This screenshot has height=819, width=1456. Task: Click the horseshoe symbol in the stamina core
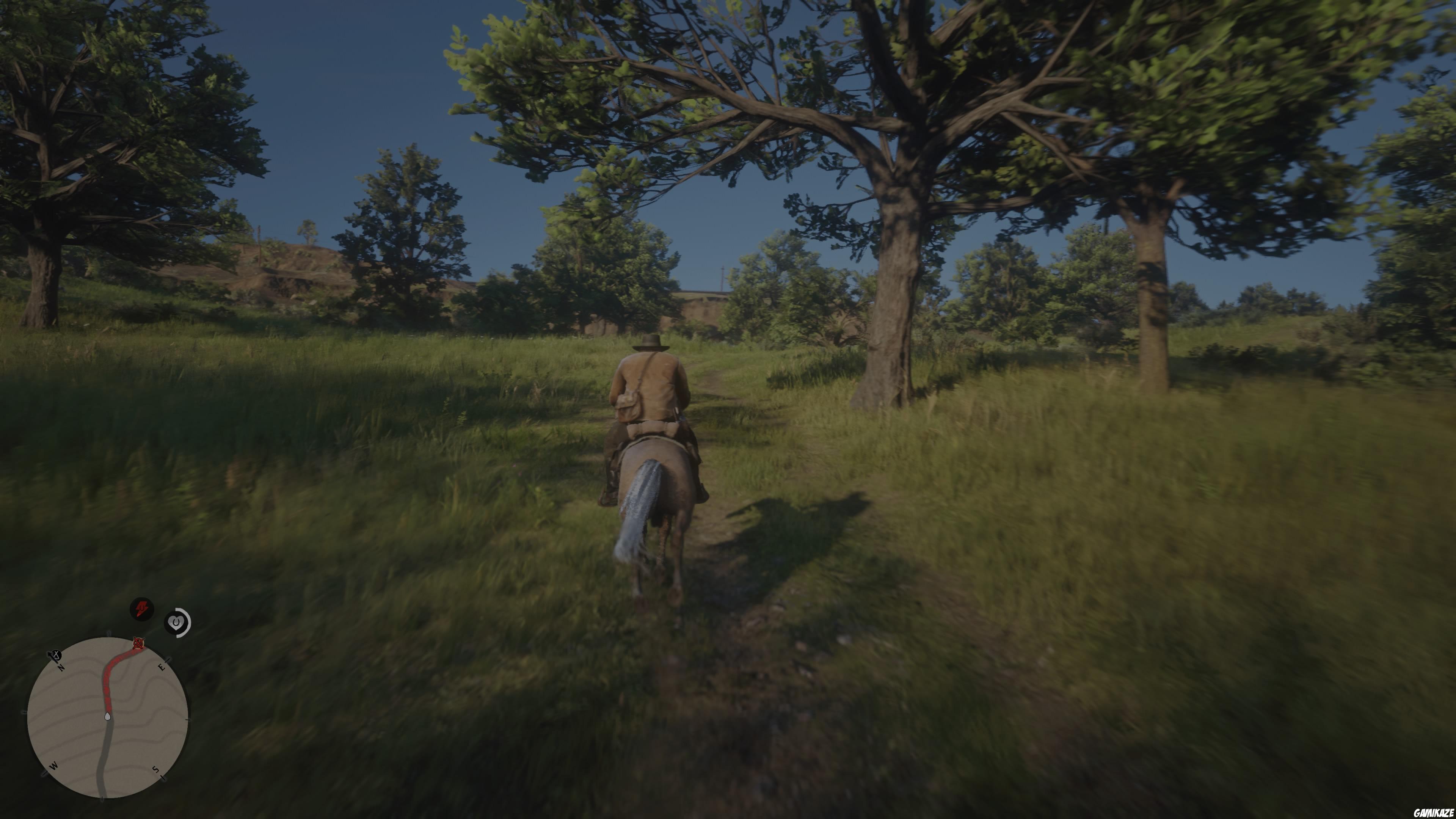click(176, 622)
